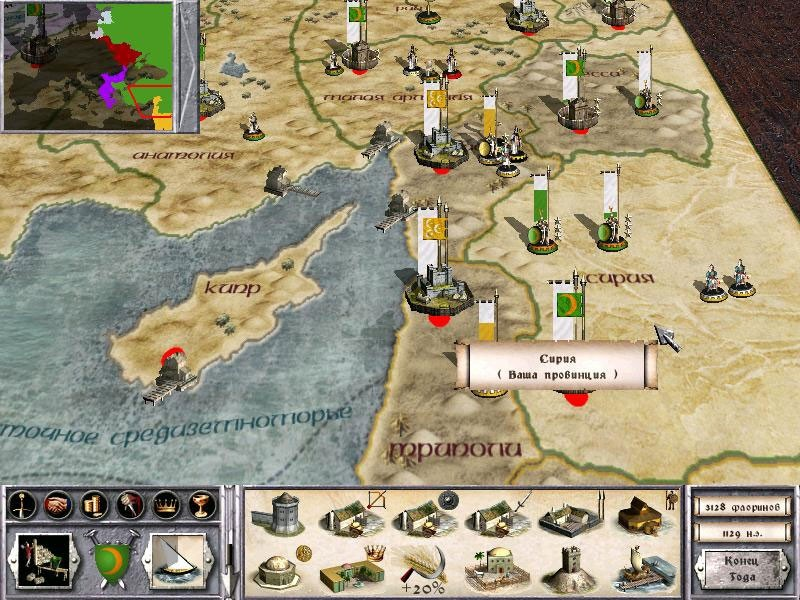Choose the swordsmith workshop building

(x=492, y=515)
